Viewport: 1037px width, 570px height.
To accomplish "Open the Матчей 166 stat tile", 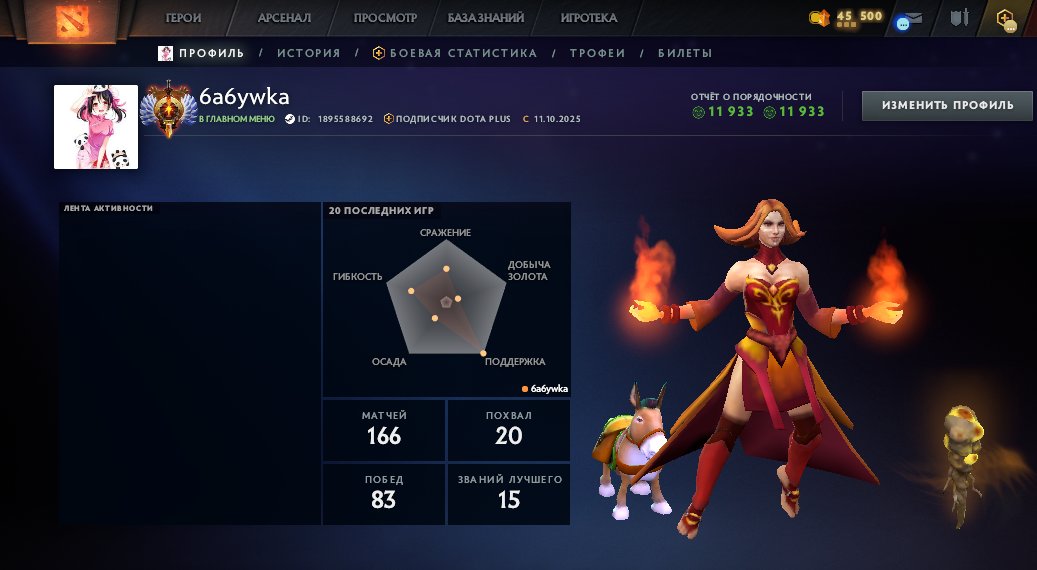I will pyautogui.click(x=384, y=429).
